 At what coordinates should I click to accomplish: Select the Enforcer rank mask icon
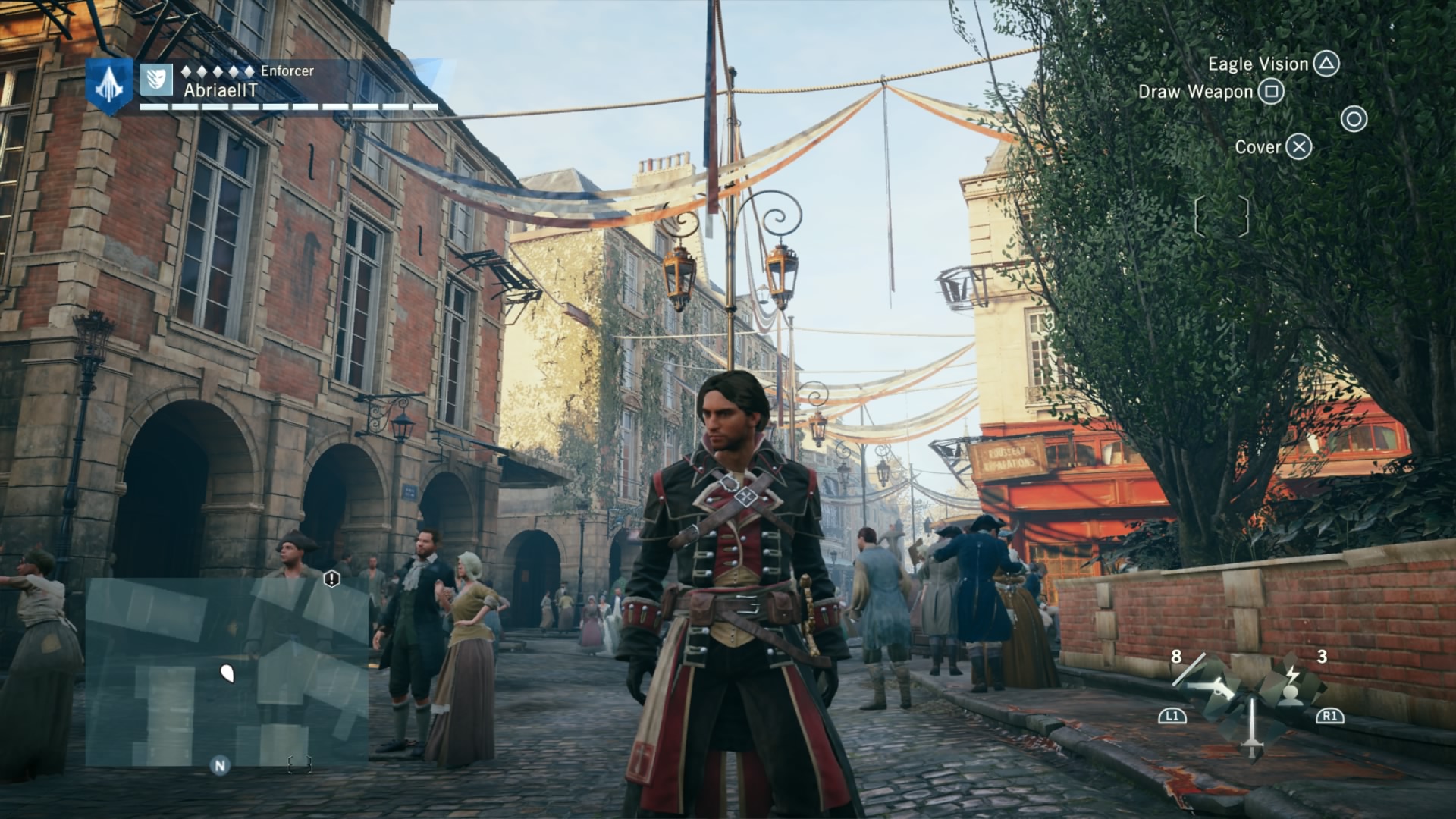[156, 79]
